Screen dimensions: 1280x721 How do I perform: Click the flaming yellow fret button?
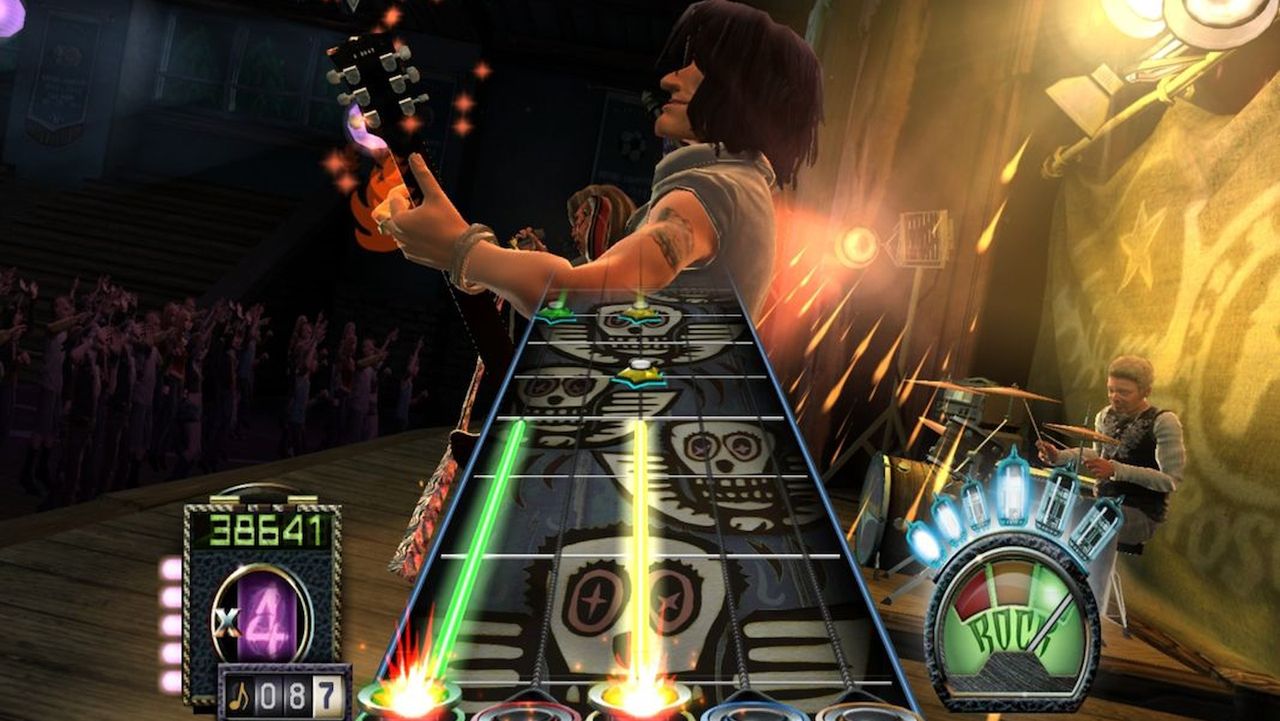click(640, 695)
